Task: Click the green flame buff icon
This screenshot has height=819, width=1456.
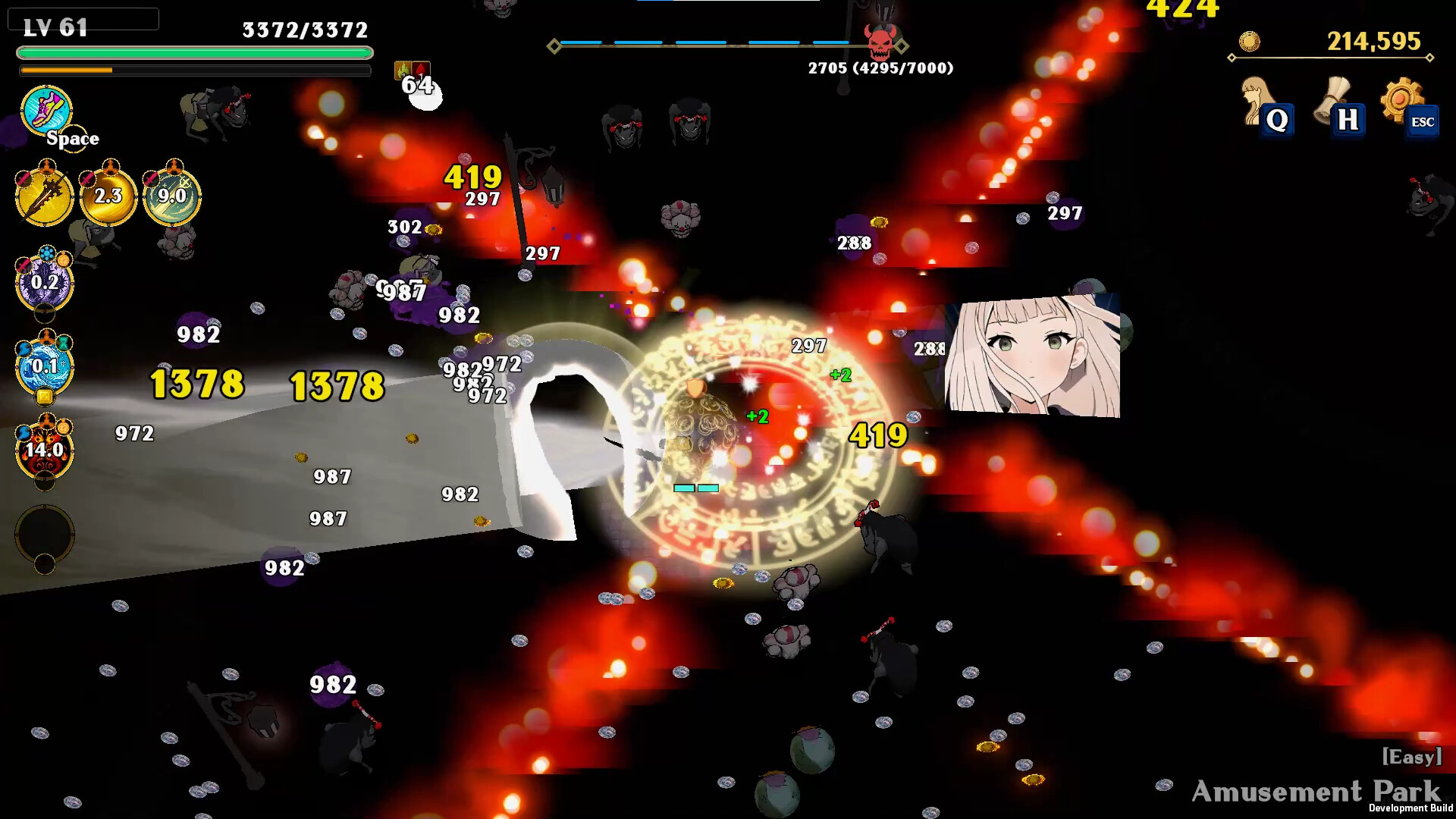Action: [403, 71]
